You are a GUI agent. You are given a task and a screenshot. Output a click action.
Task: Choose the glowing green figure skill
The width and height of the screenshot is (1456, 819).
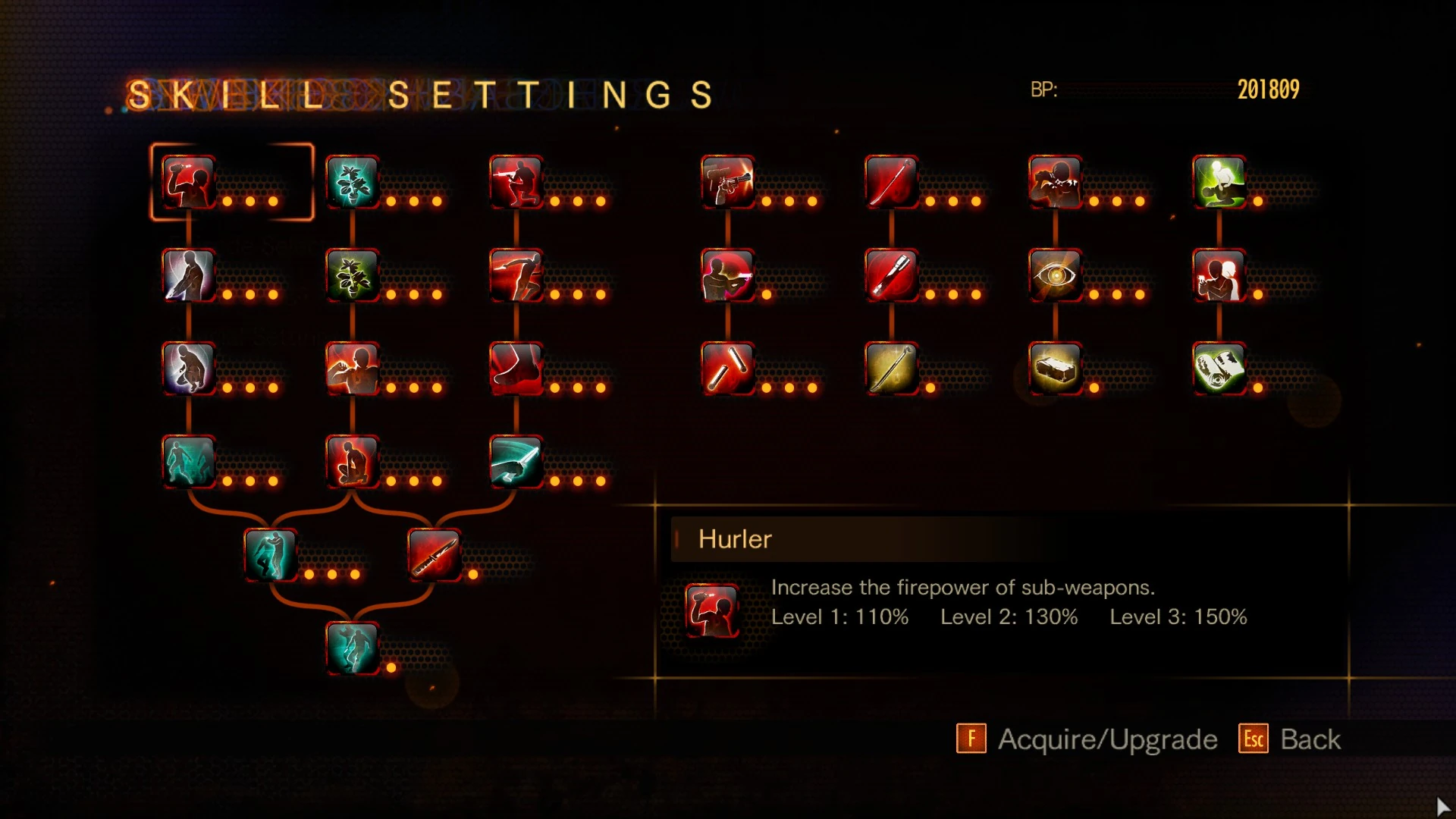point(1219,182)
